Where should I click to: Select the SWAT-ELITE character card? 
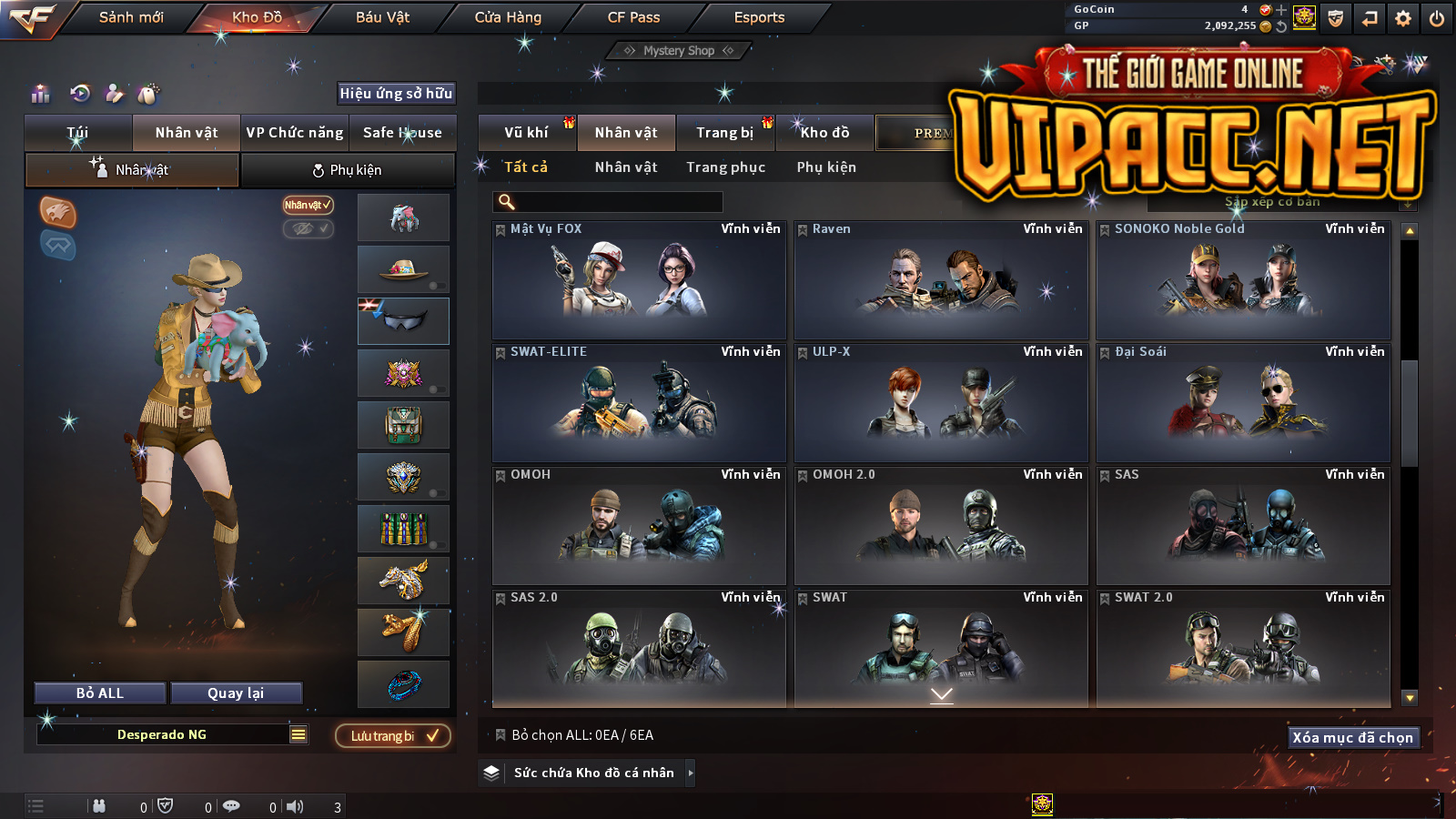pyautogui.click(x=639, y=403)
